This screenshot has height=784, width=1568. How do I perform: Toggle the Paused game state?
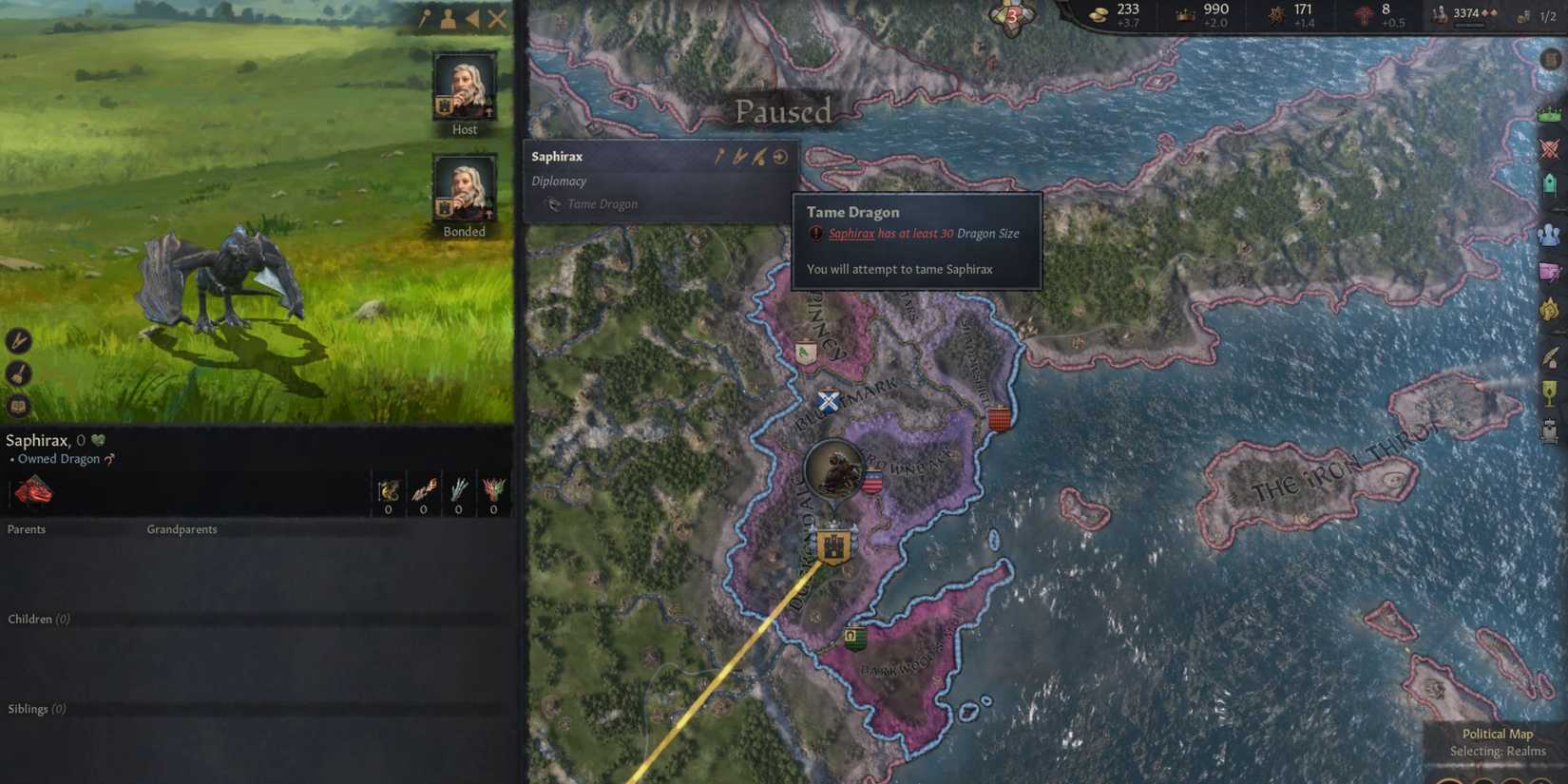click(x=782, y=112)
